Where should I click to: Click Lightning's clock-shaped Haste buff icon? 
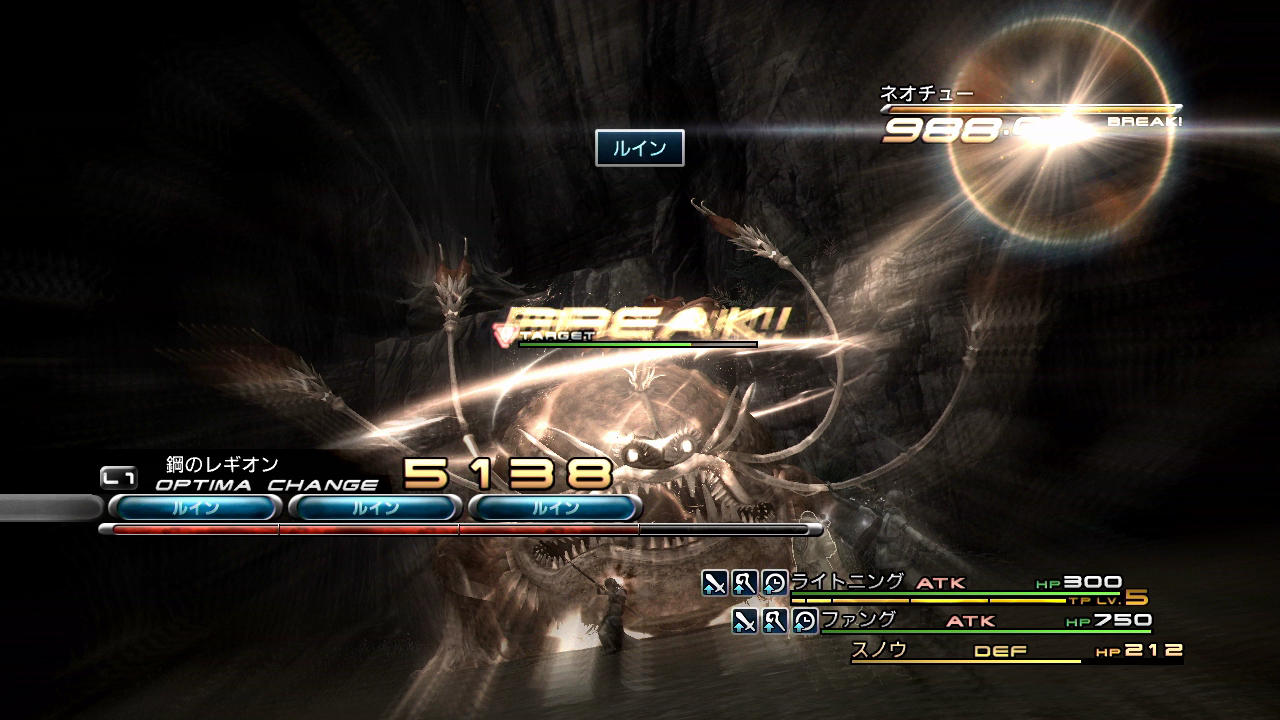tap(775, 583)
